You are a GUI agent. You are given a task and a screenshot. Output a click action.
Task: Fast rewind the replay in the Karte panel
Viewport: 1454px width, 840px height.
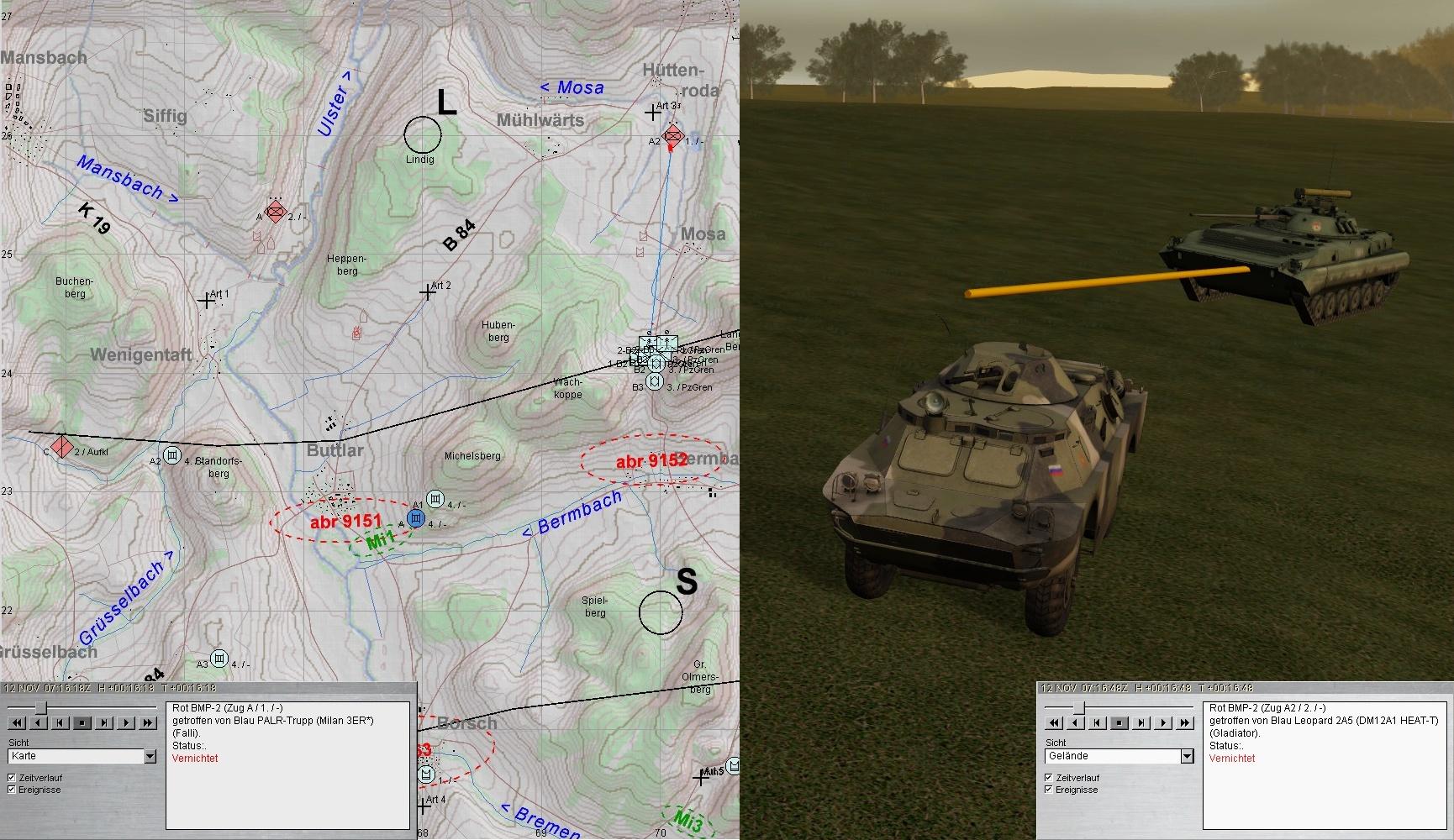pyautogui.click(x=16, y=722)
